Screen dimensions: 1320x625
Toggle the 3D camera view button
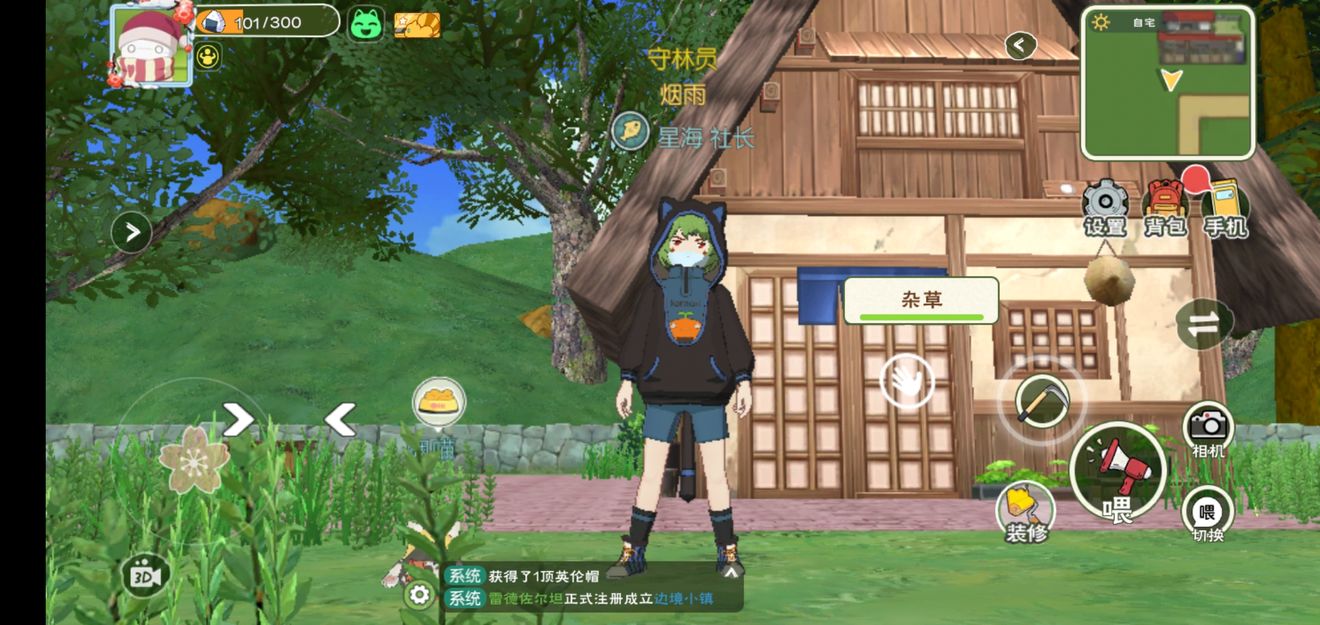[144, 576]
